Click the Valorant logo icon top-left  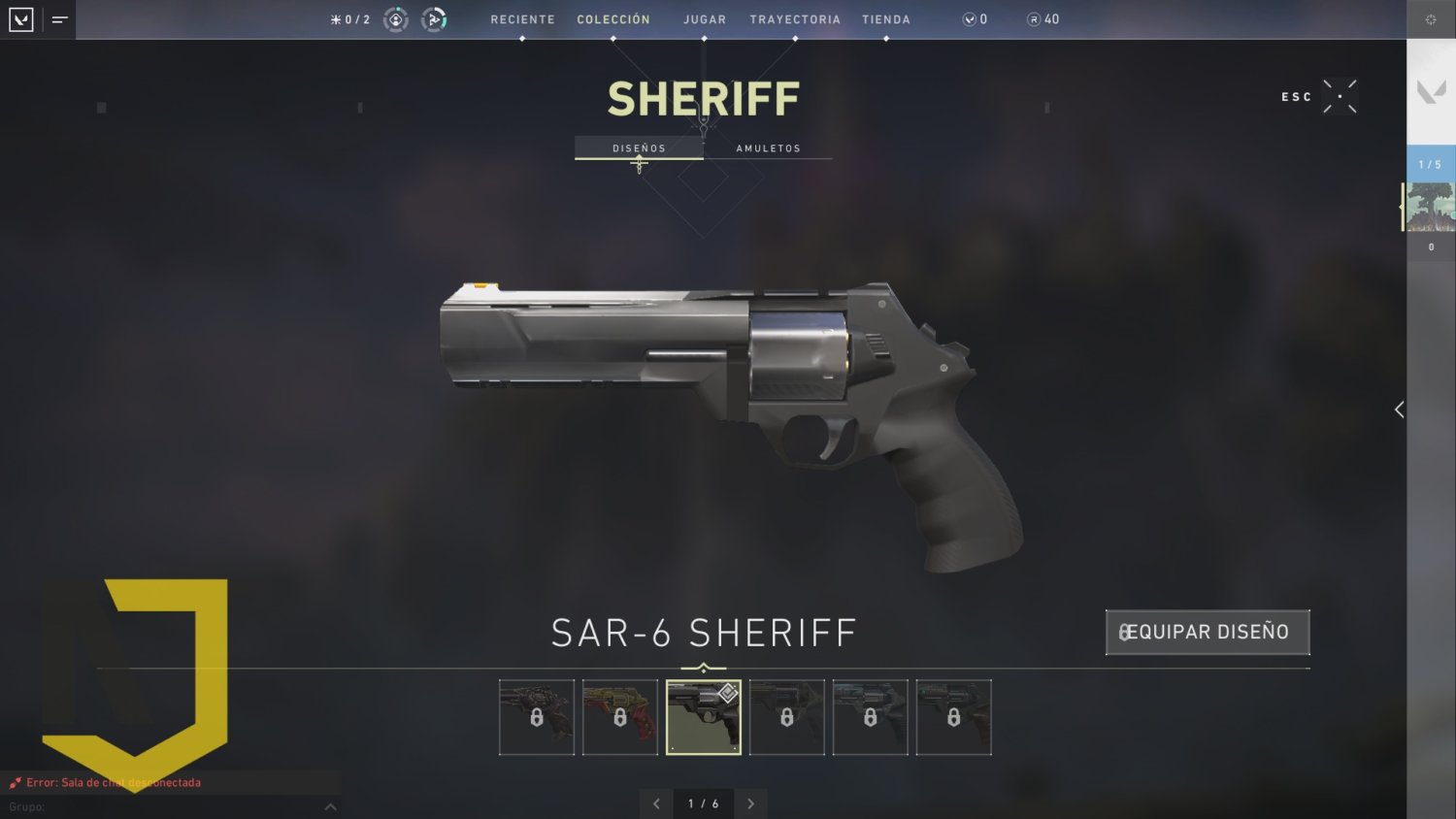coord(19,18)
